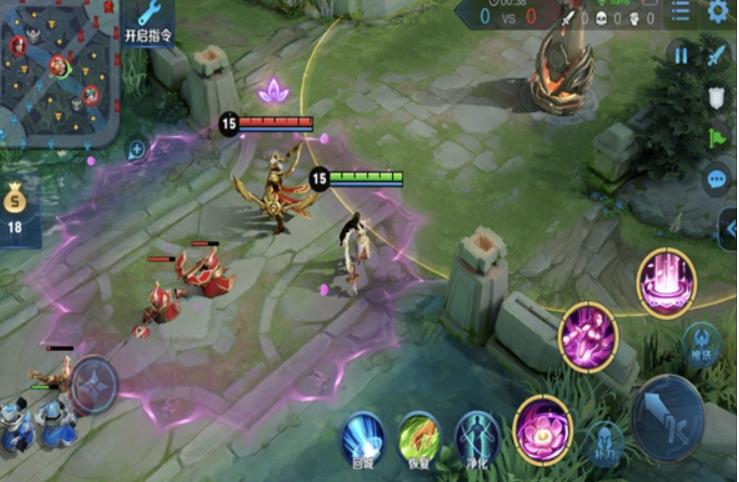Cast the purple dancing figure skill
The height and width of the screenshot is (482, 739).
pyautogui.click(x=588, y=337)
